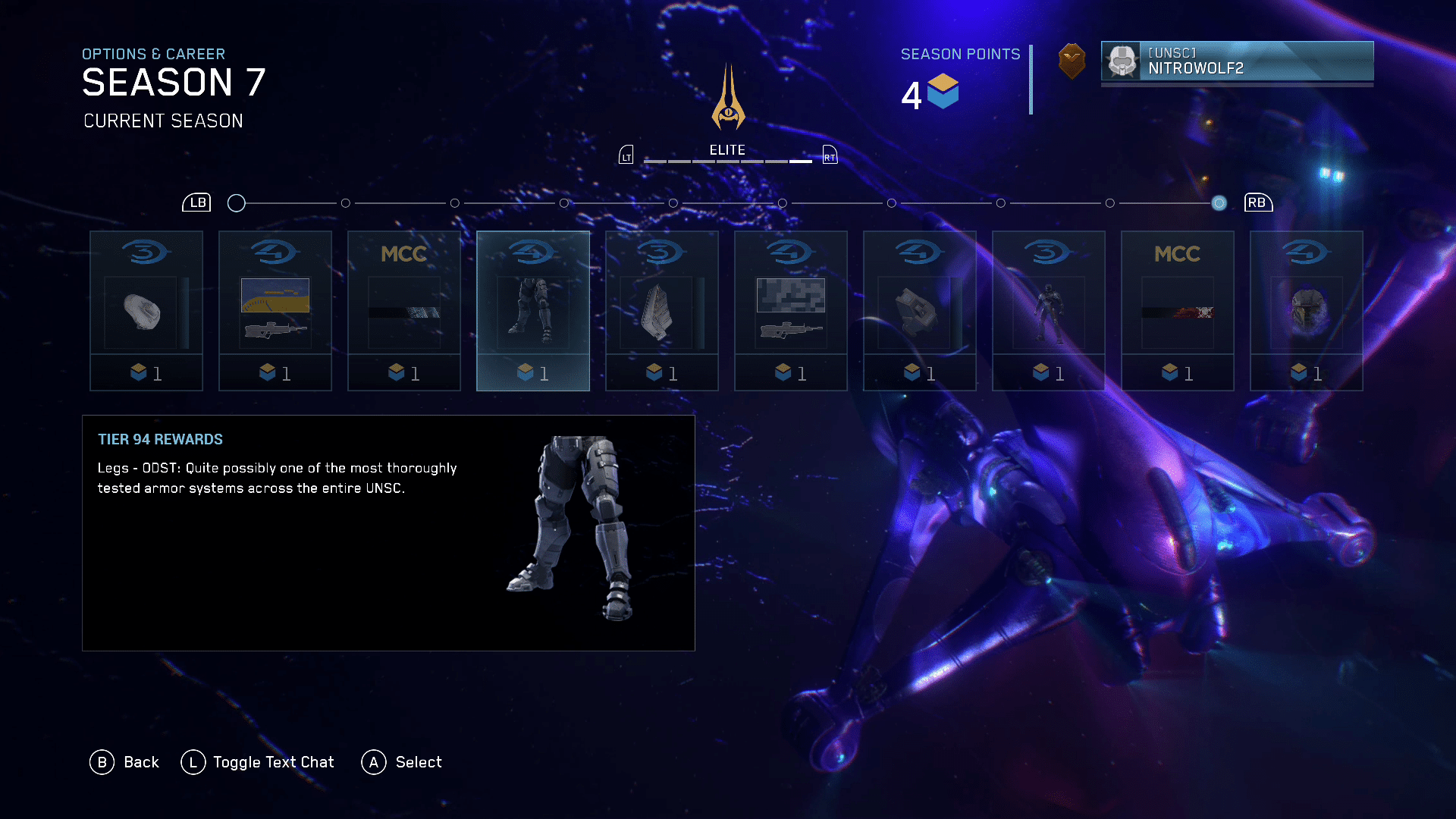
Task: Pick the MCC nameplate with blue stripe
Action: (404, 311)
